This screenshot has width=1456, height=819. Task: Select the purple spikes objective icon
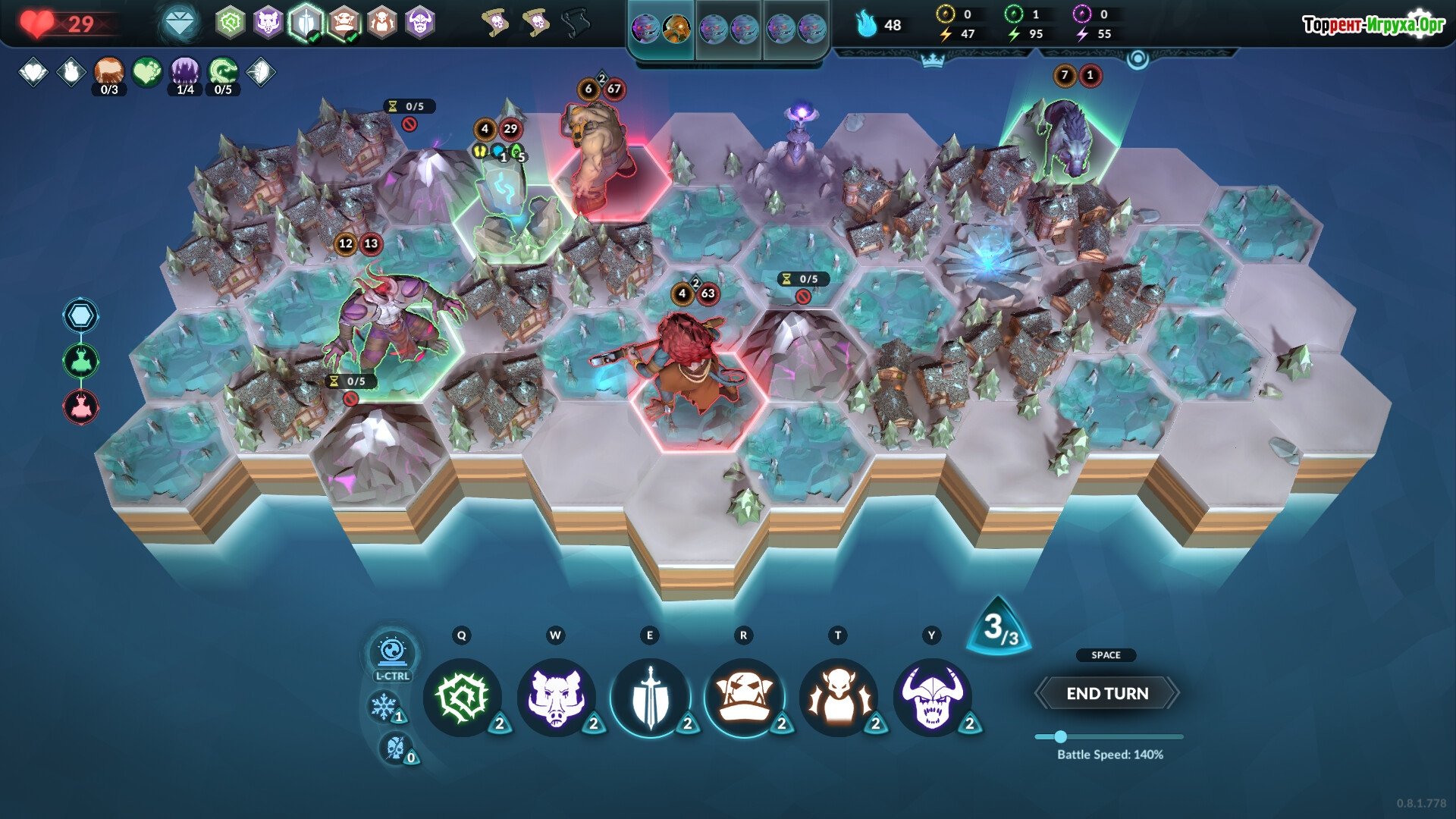click(x=185, y=72)
